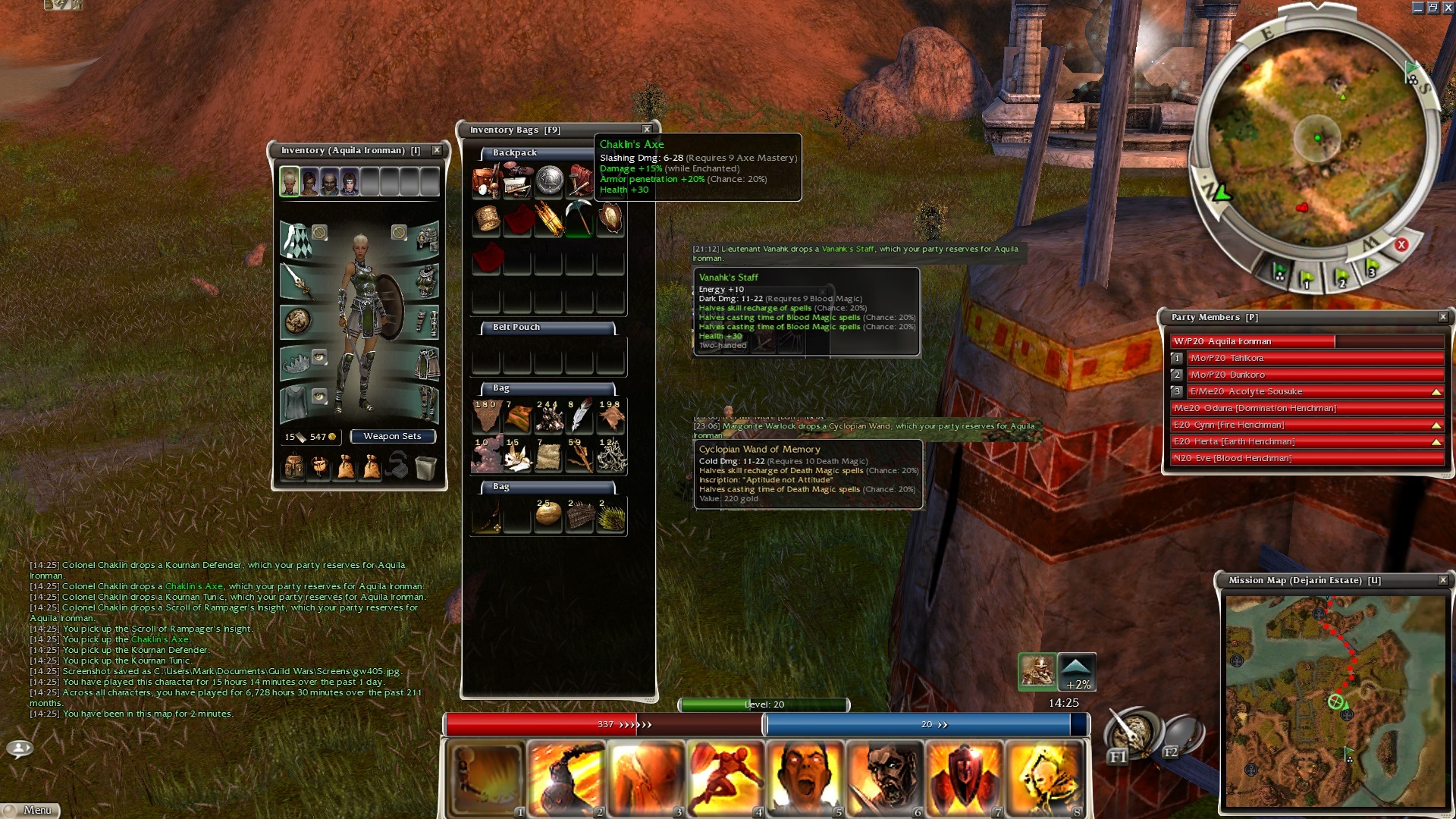Close the Inventory character window
This screenshot has height=819, width=1456.
(x=437, y=150)
